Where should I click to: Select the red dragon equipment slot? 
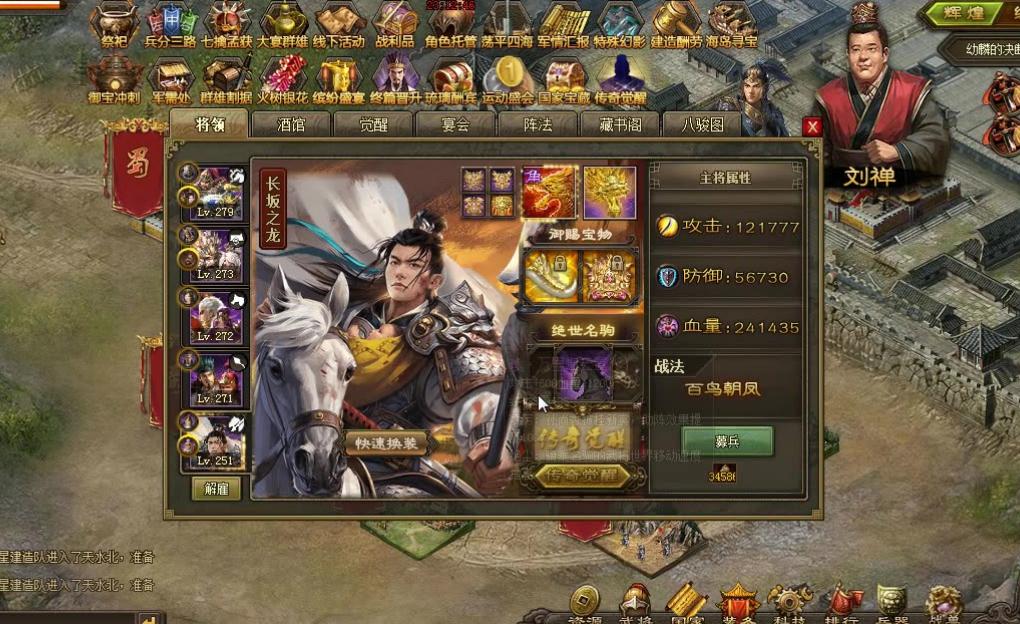(548, 192)
